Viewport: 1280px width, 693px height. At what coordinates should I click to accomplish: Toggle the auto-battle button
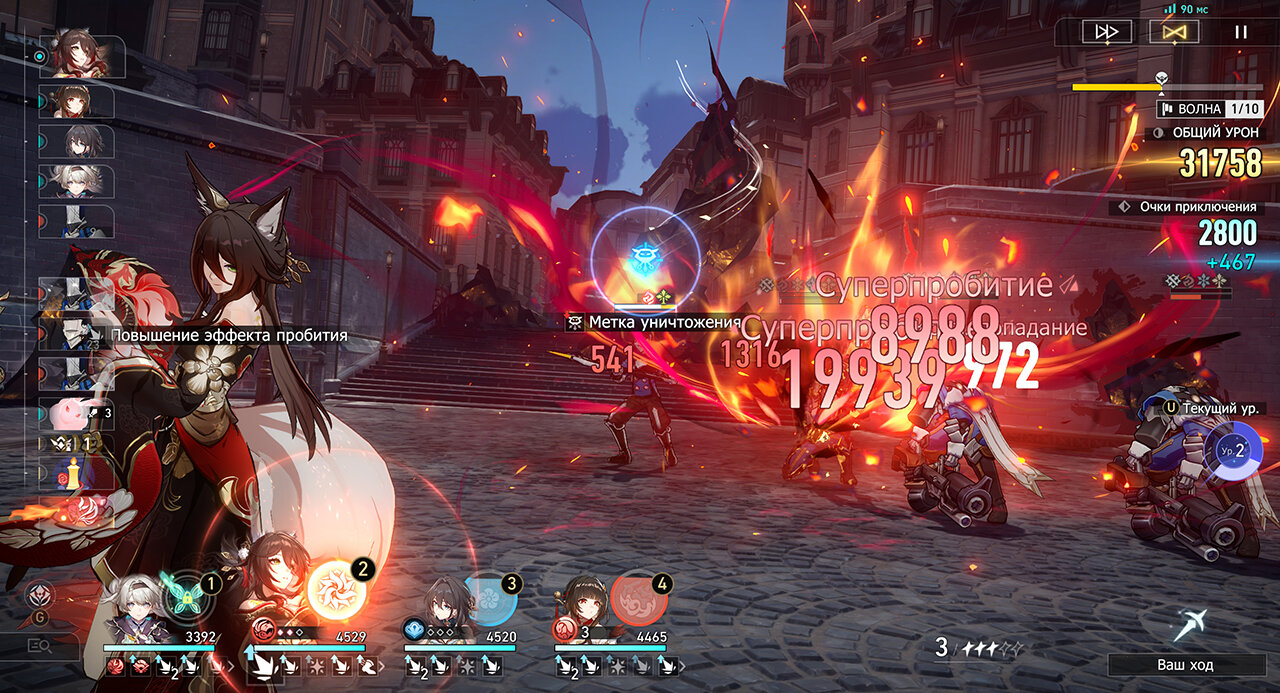click(1174, 32)
